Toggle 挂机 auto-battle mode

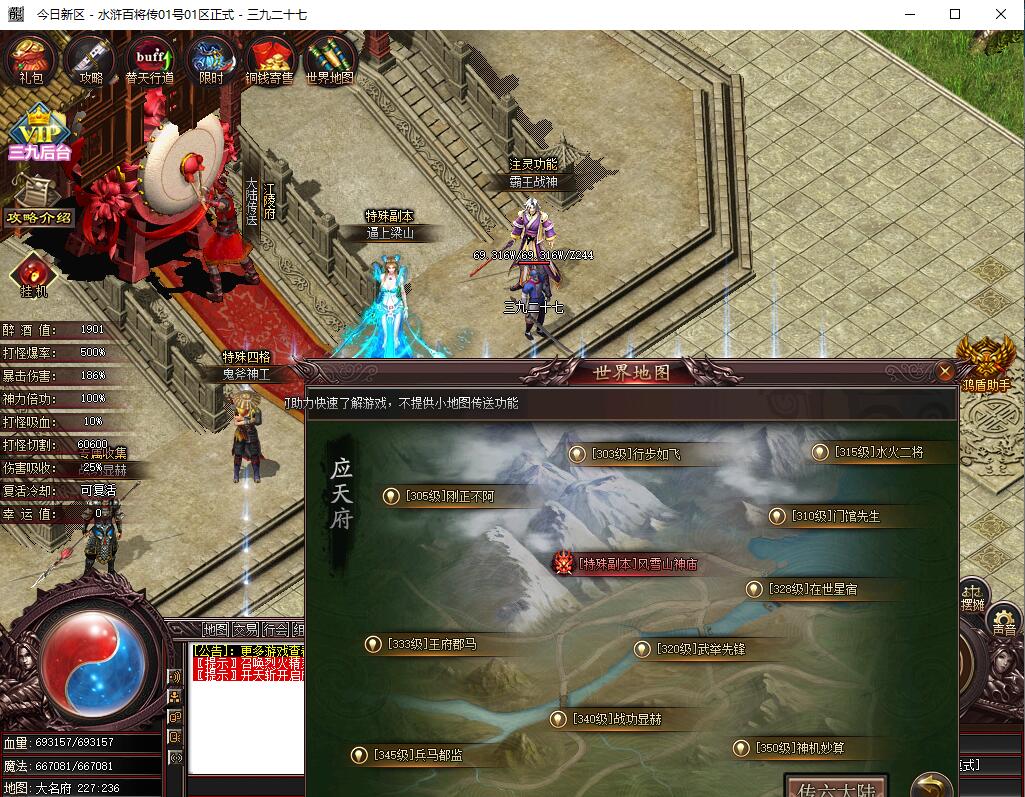(x=33, y=276)
